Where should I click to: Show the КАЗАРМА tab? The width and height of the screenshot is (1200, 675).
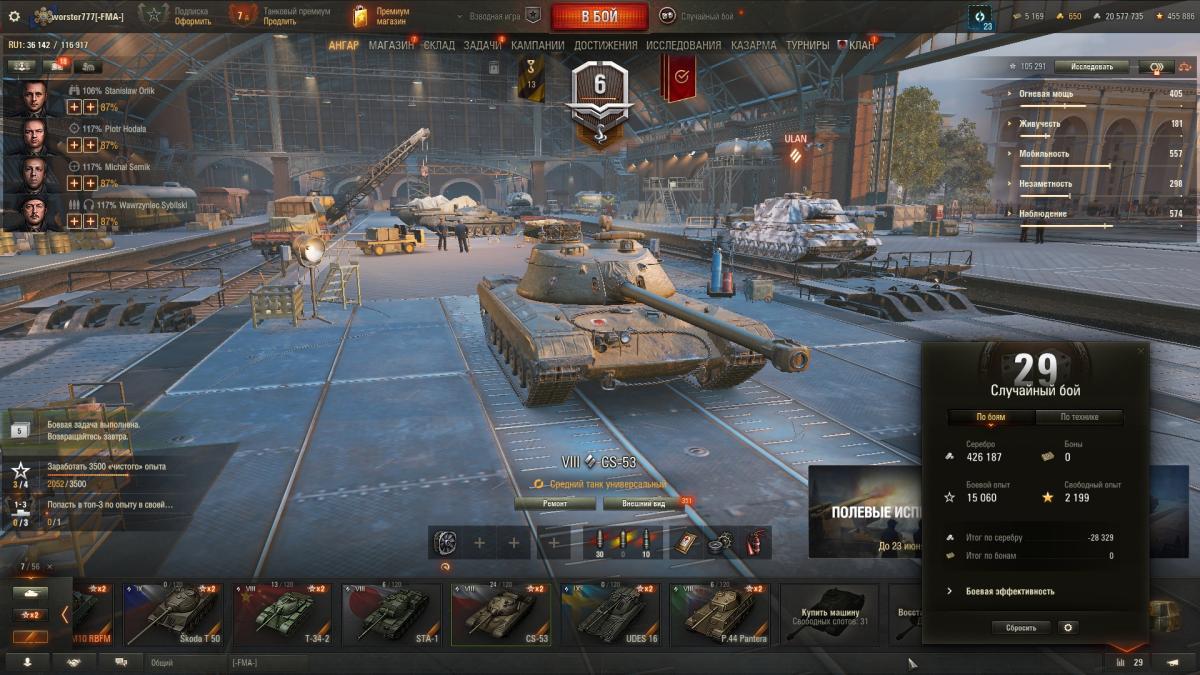click(753, 45)
